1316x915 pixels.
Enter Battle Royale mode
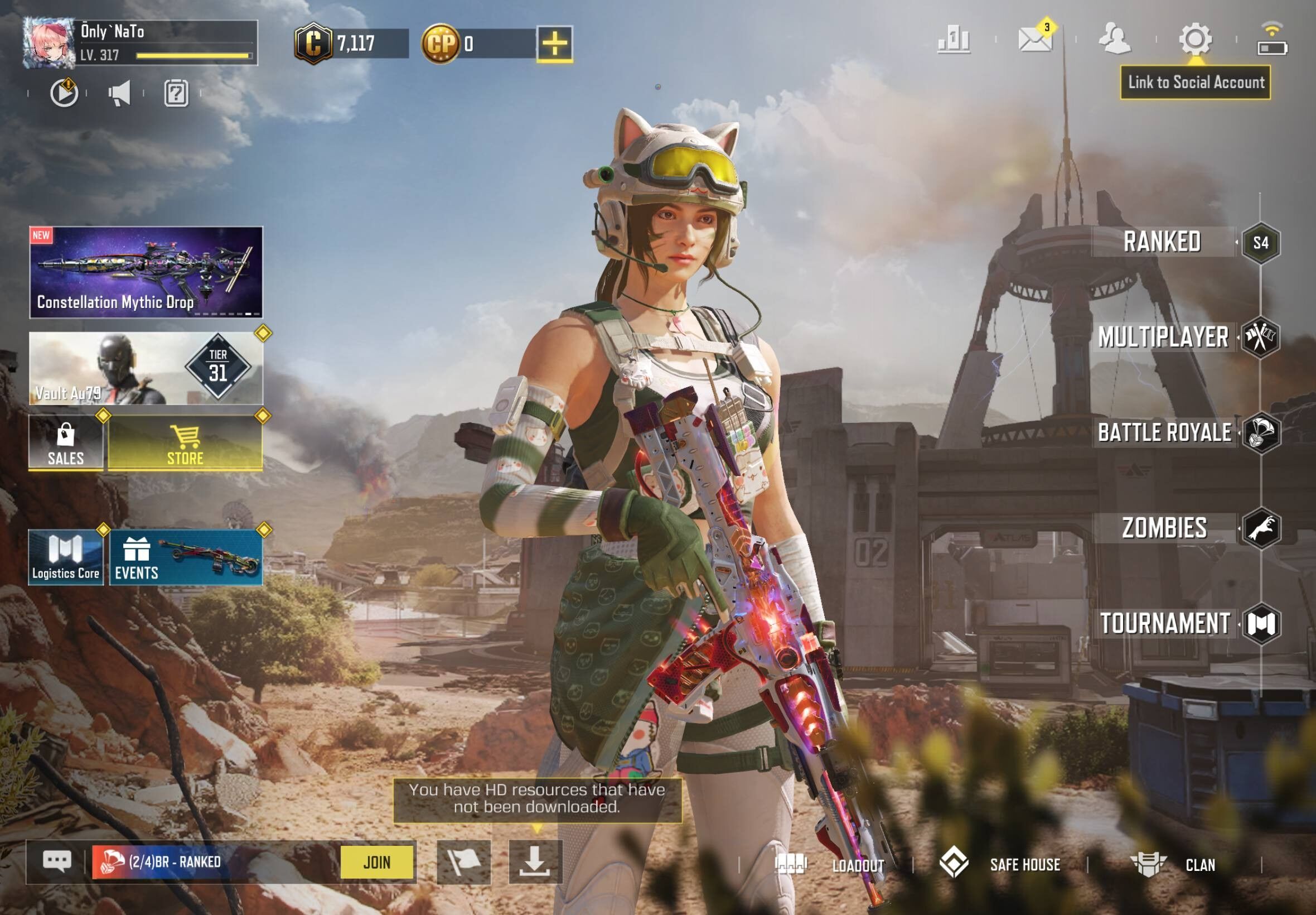(1164, 433)
